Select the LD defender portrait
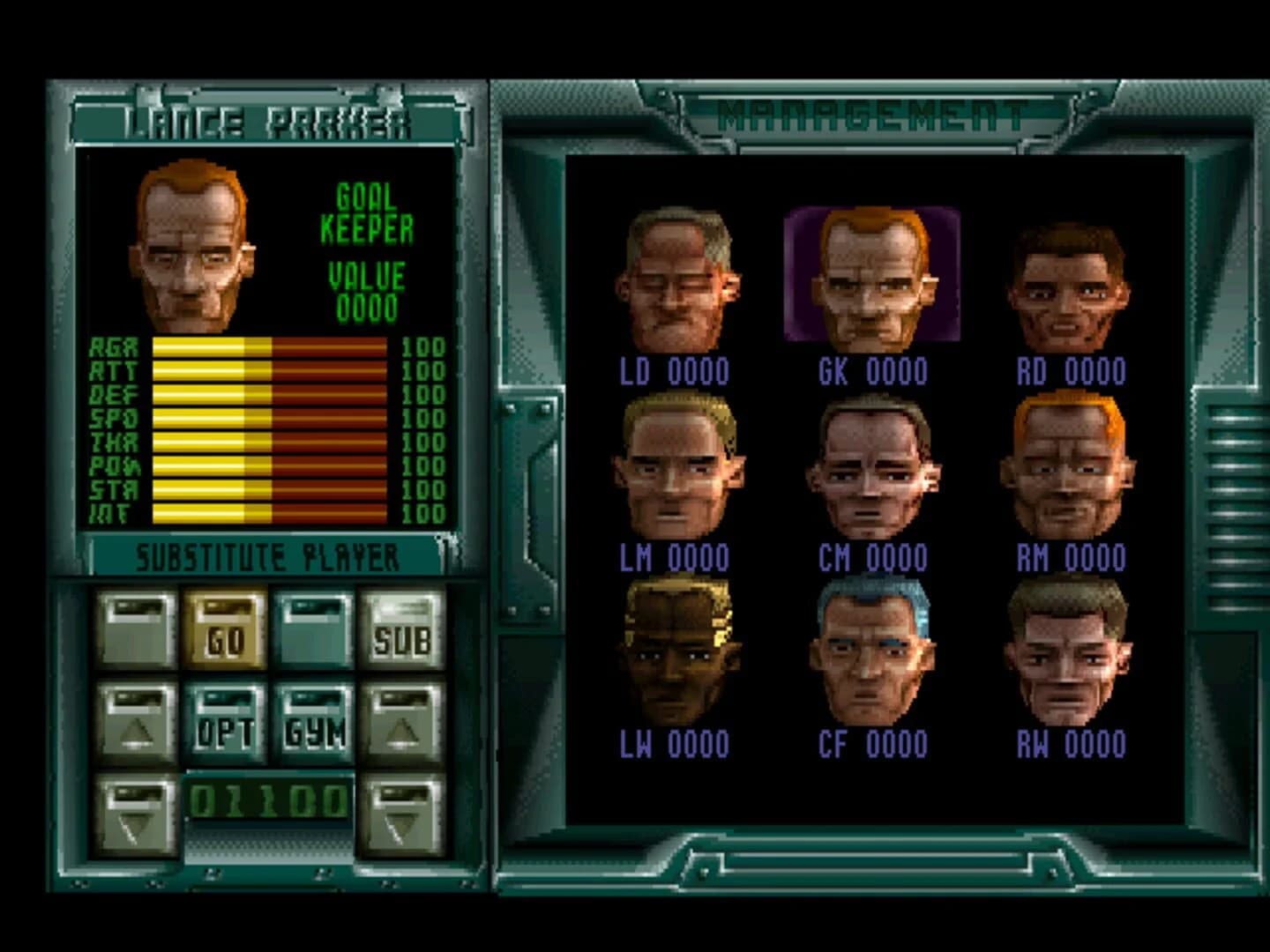 click(675, 273)
